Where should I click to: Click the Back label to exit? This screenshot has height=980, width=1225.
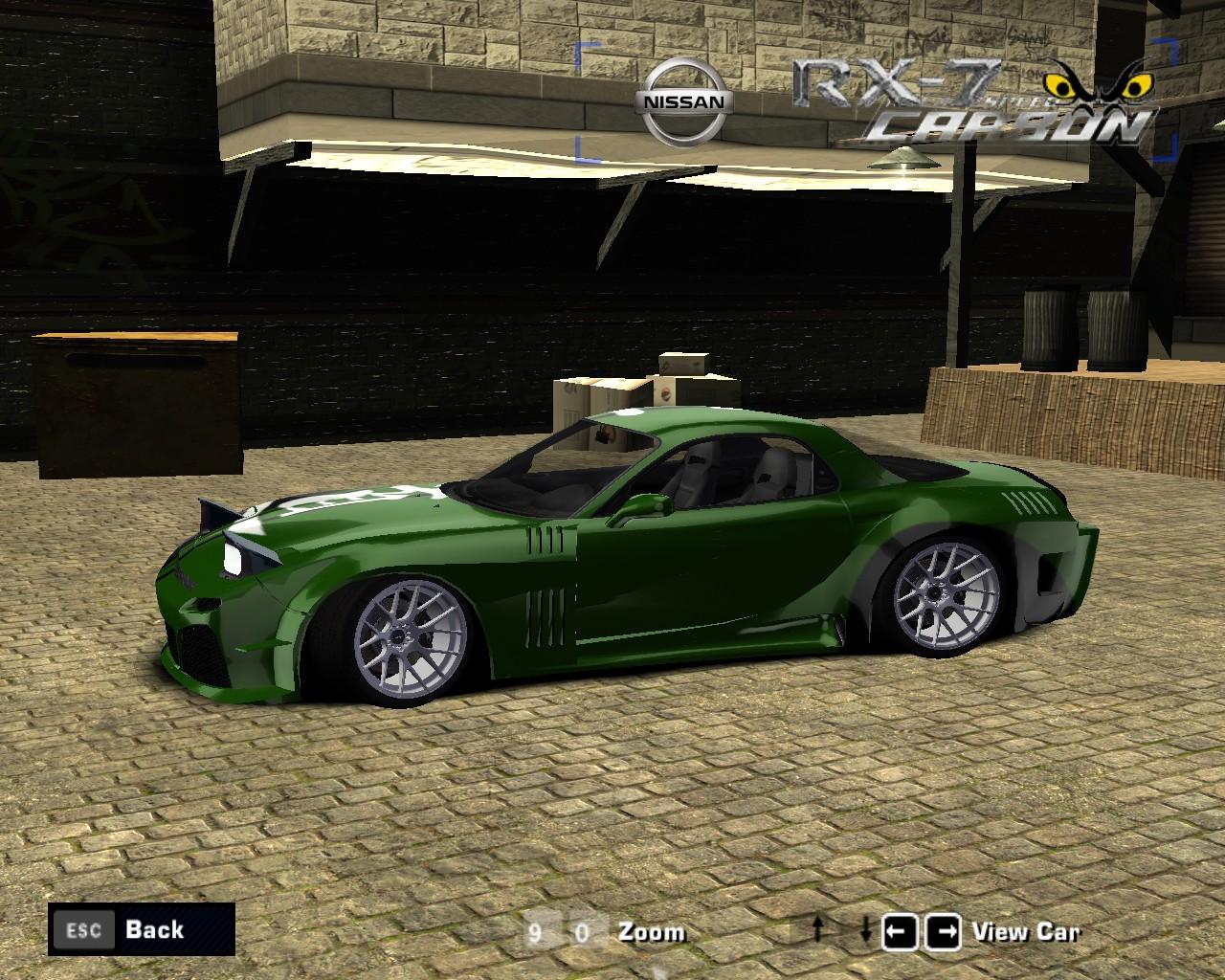click(x=153, y=929)
